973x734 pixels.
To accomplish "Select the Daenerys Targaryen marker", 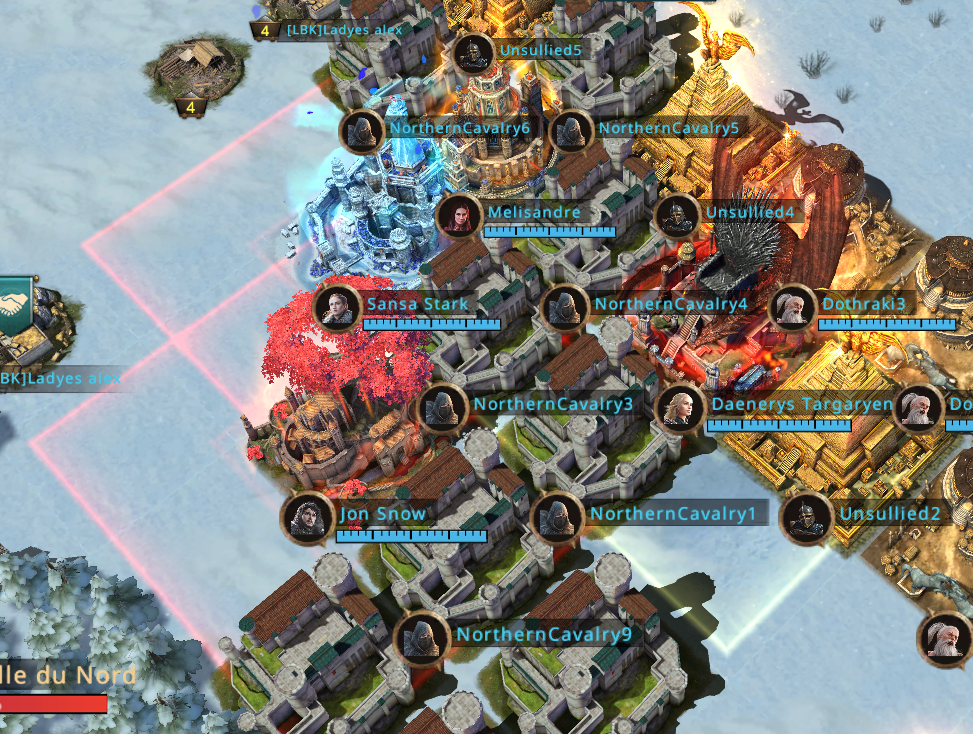I will tap(680, 408).
